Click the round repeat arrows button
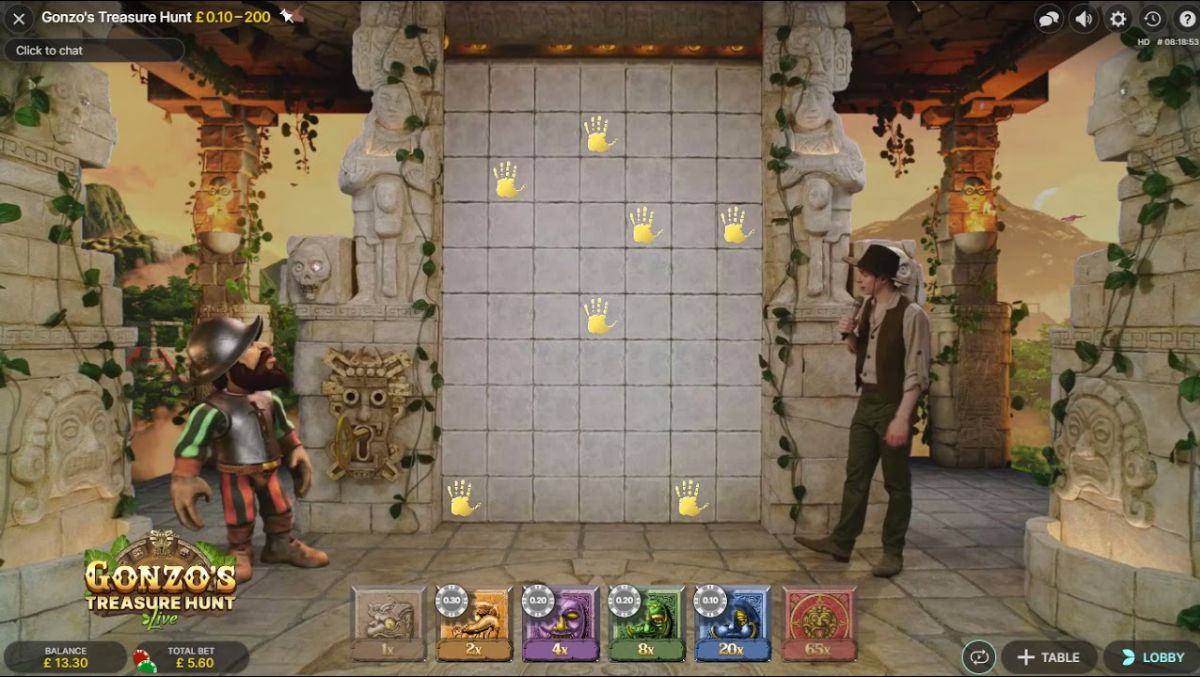This screenshot has height=677, width=1200. pos(977,657)
